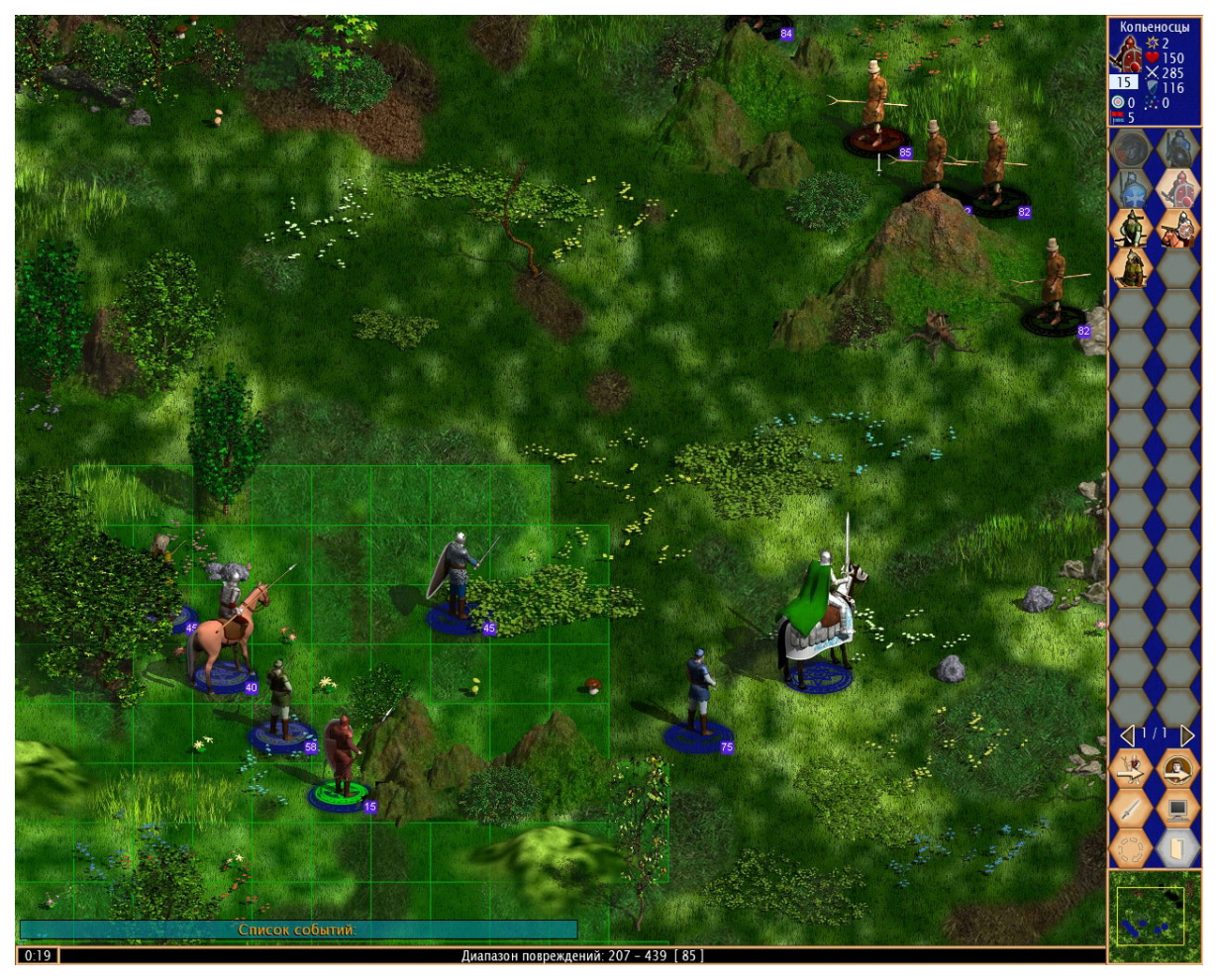
Task: Click the battlefield minimap
Action: (x=1153, y=916)
